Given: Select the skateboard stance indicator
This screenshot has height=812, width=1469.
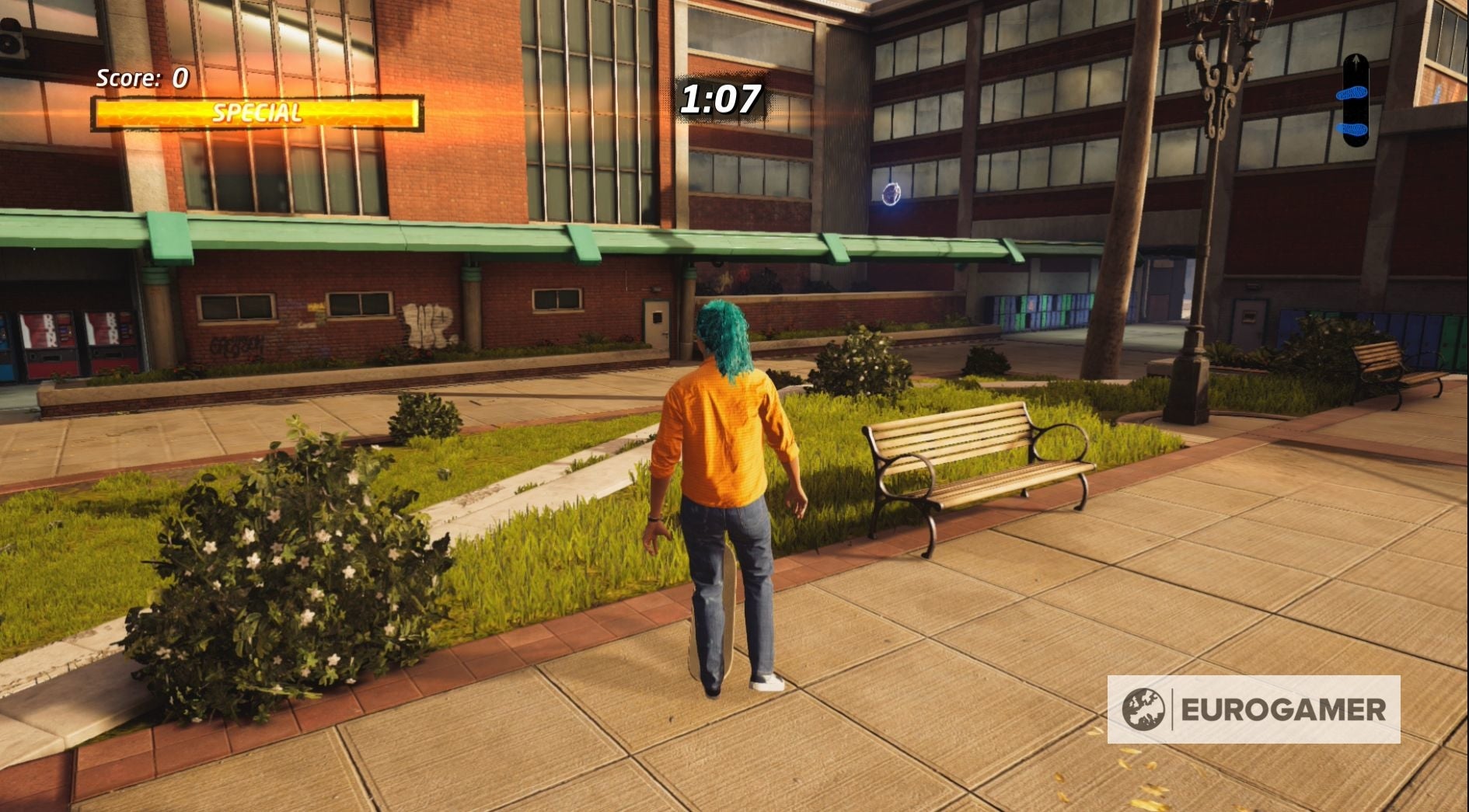Looking at the screenshot, I should (x=1356, y=101).
